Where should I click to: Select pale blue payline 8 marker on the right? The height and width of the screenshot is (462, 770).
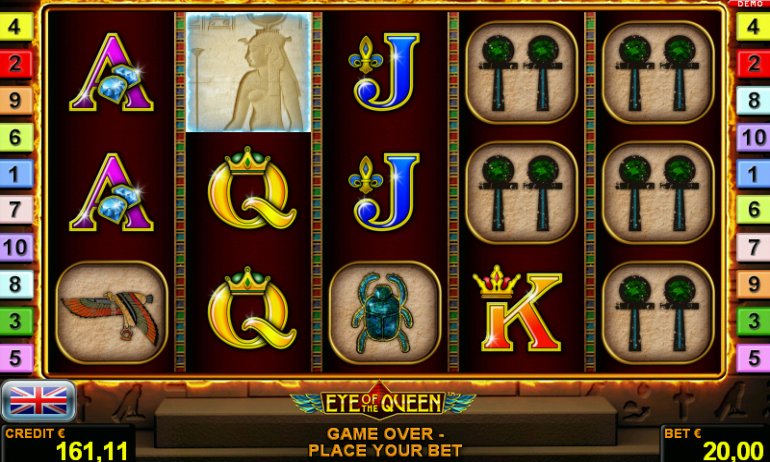[752, 100]
